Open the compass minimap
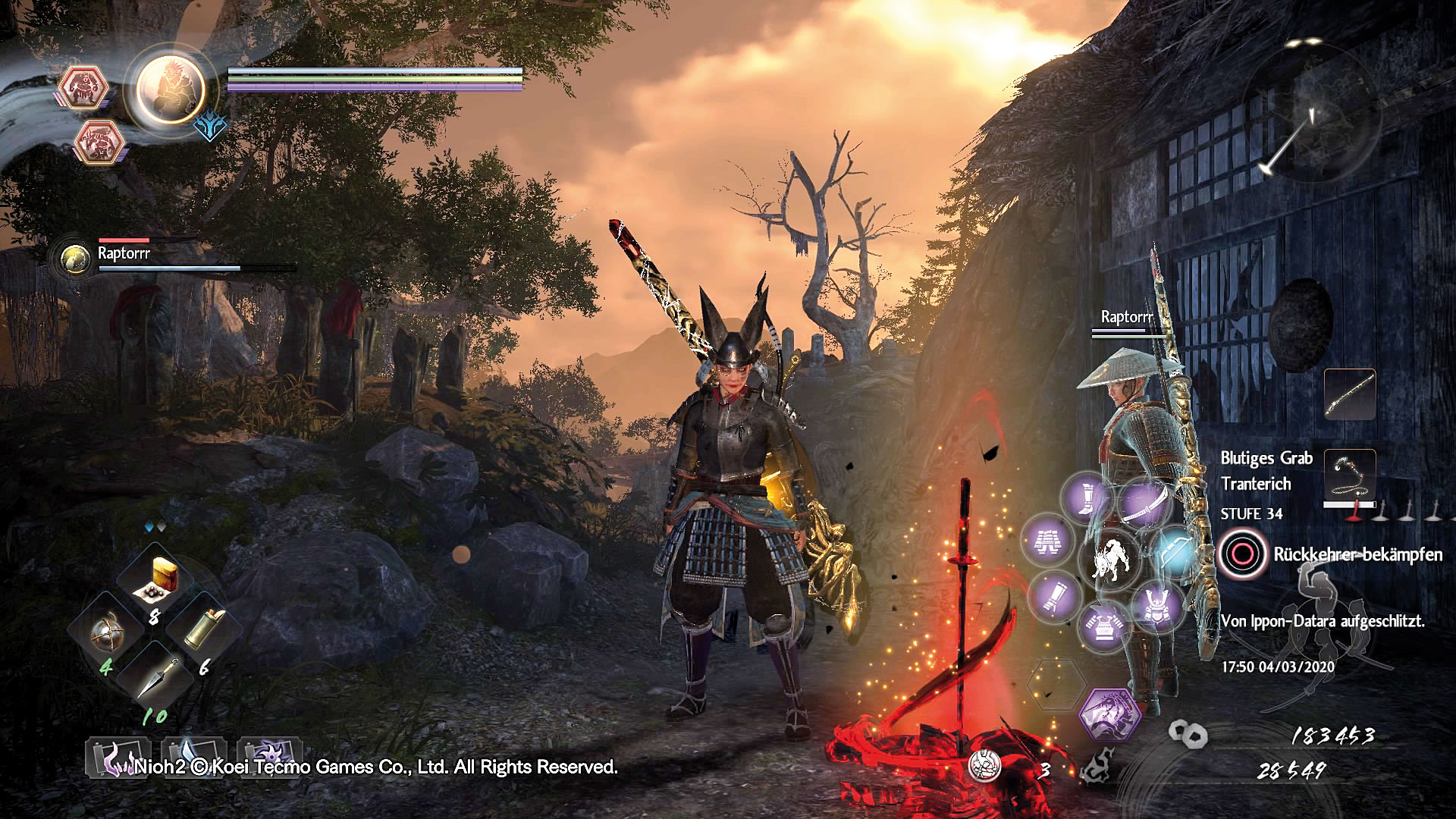Screen dimensions: 1456x819 click(1308, 114)
